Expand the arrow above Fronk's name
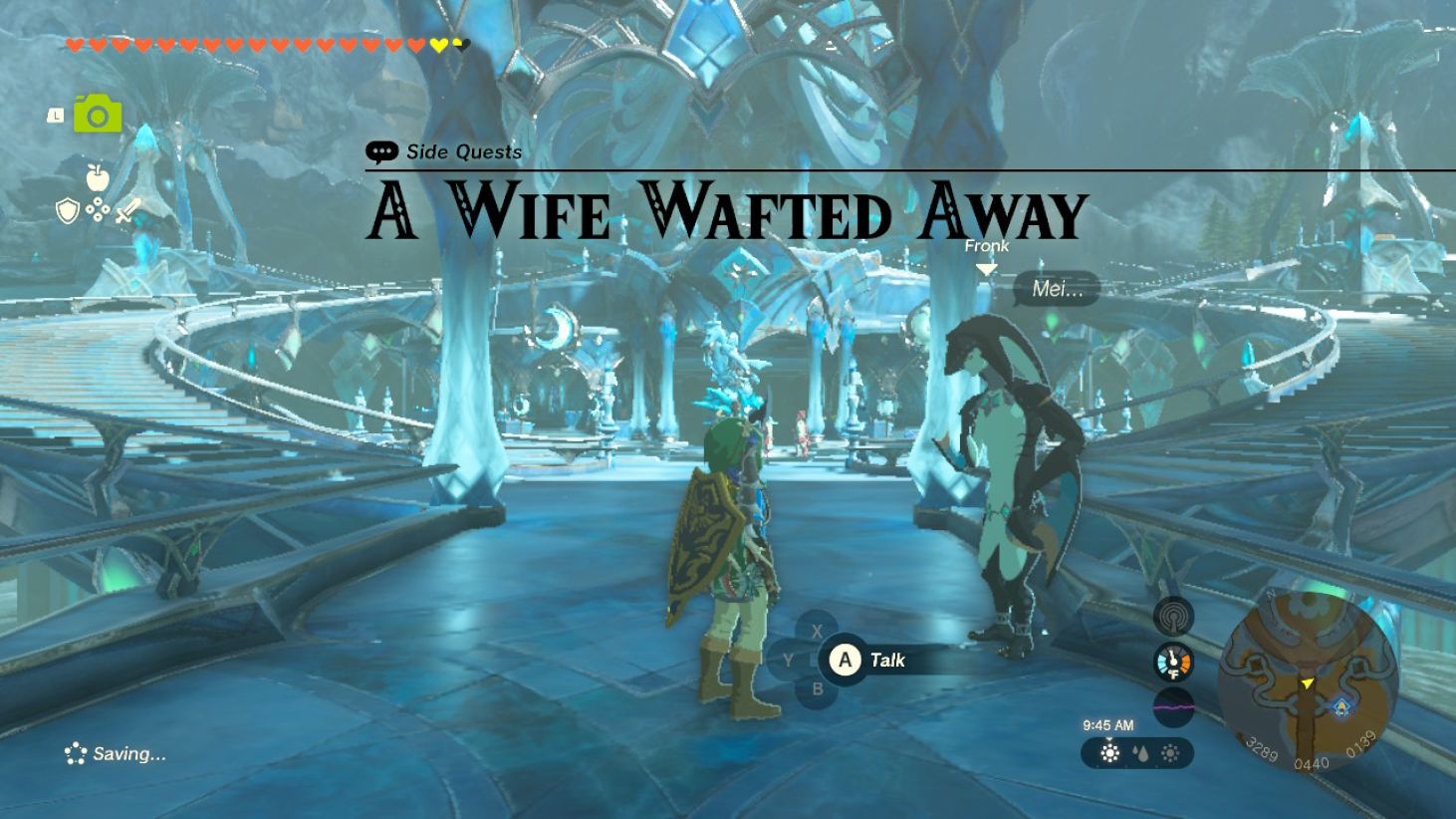Screen dimensions: 1456x819 pos(988,267)
